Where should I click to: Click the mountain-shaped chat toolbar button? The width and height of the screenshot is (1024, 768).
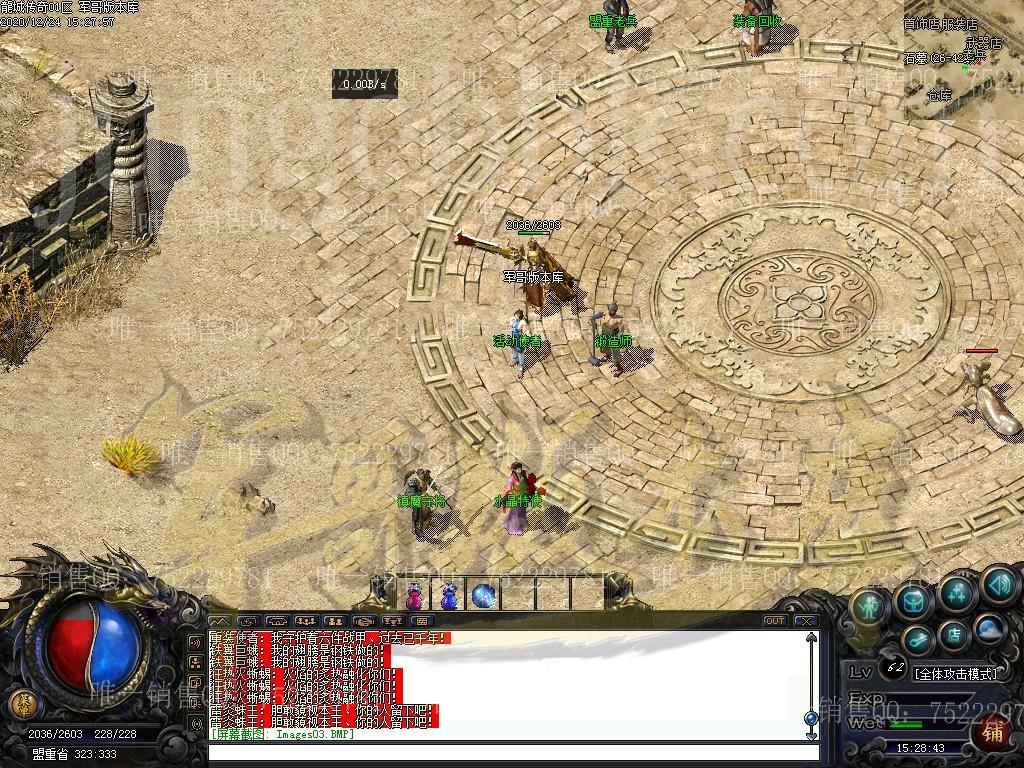pyautogui.click(x=219, y=621)
